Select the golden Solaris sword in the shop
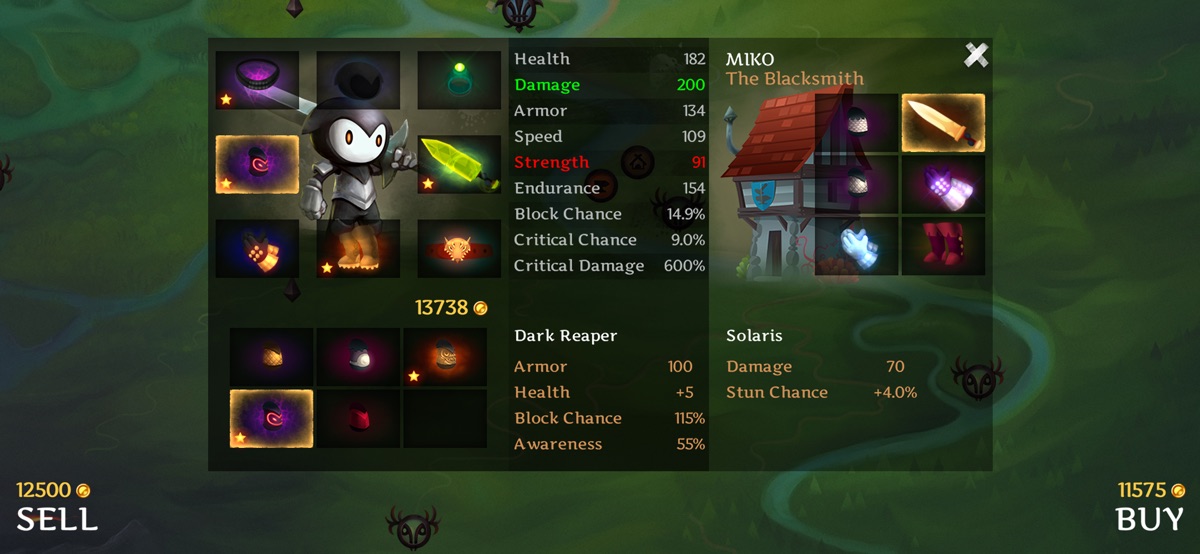Image resolution: width=1200 pixels, height=554 pixels. [x=943, y=123]
